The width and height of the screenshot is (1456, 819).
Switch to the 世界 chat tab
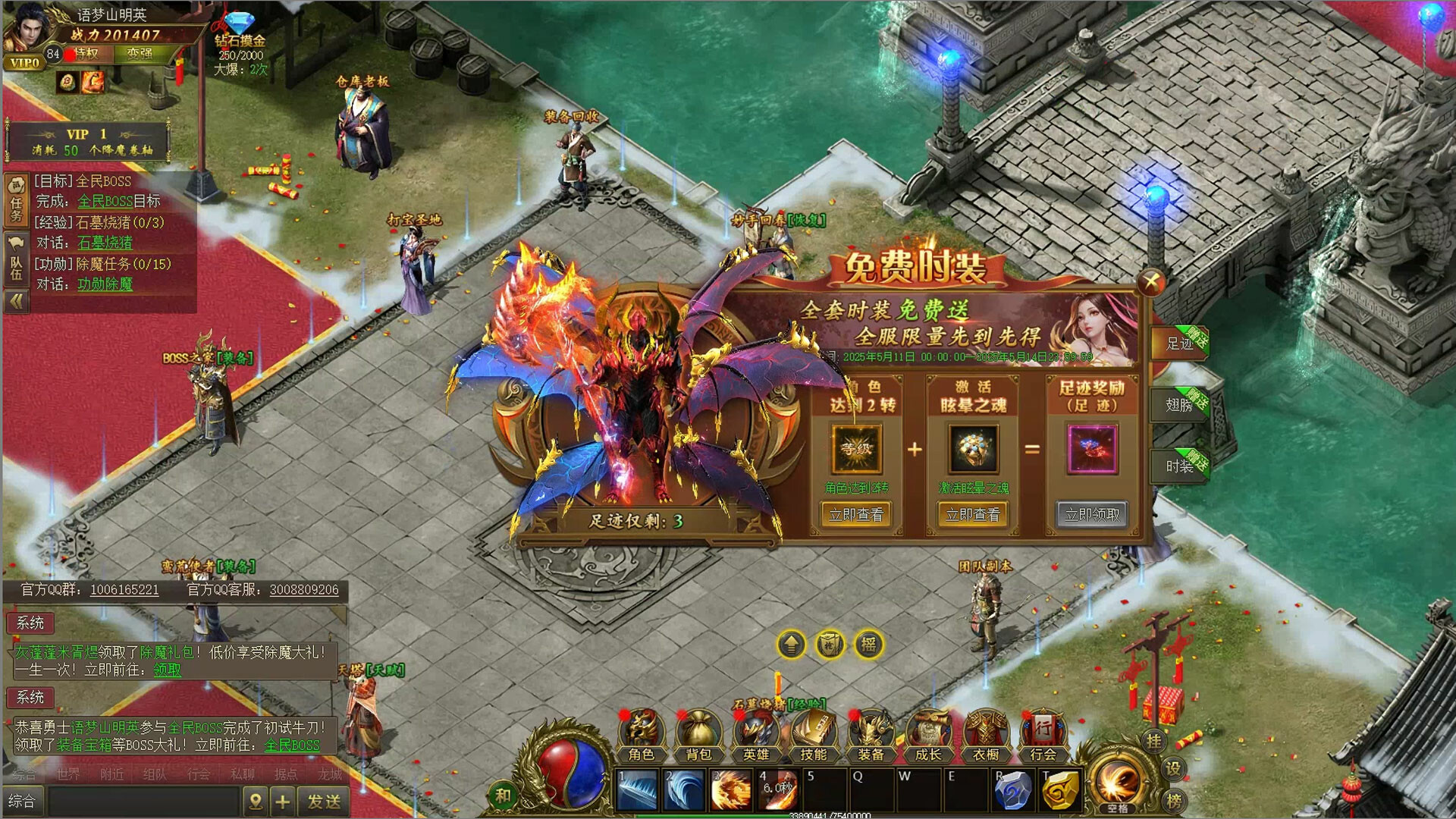point(67,774)
